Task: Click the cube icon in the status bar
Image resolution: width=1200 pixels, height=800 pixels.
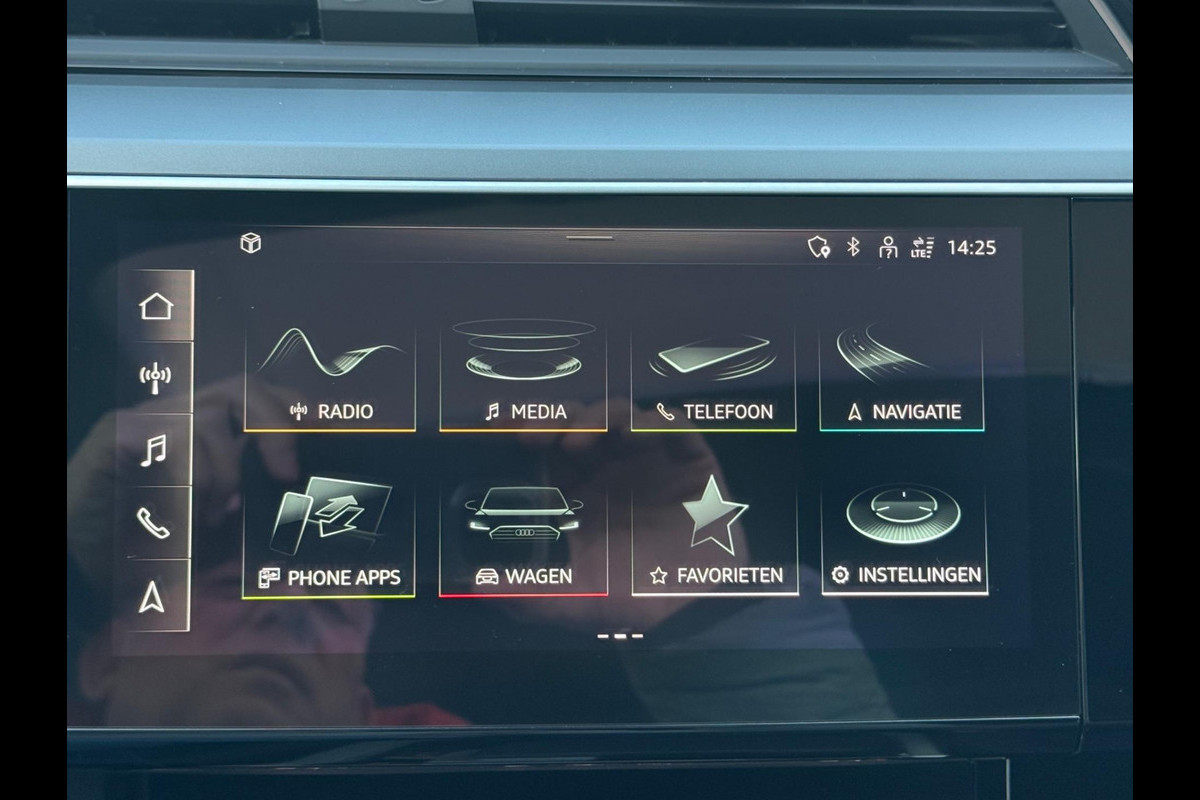Action: (x=251, y=243)
